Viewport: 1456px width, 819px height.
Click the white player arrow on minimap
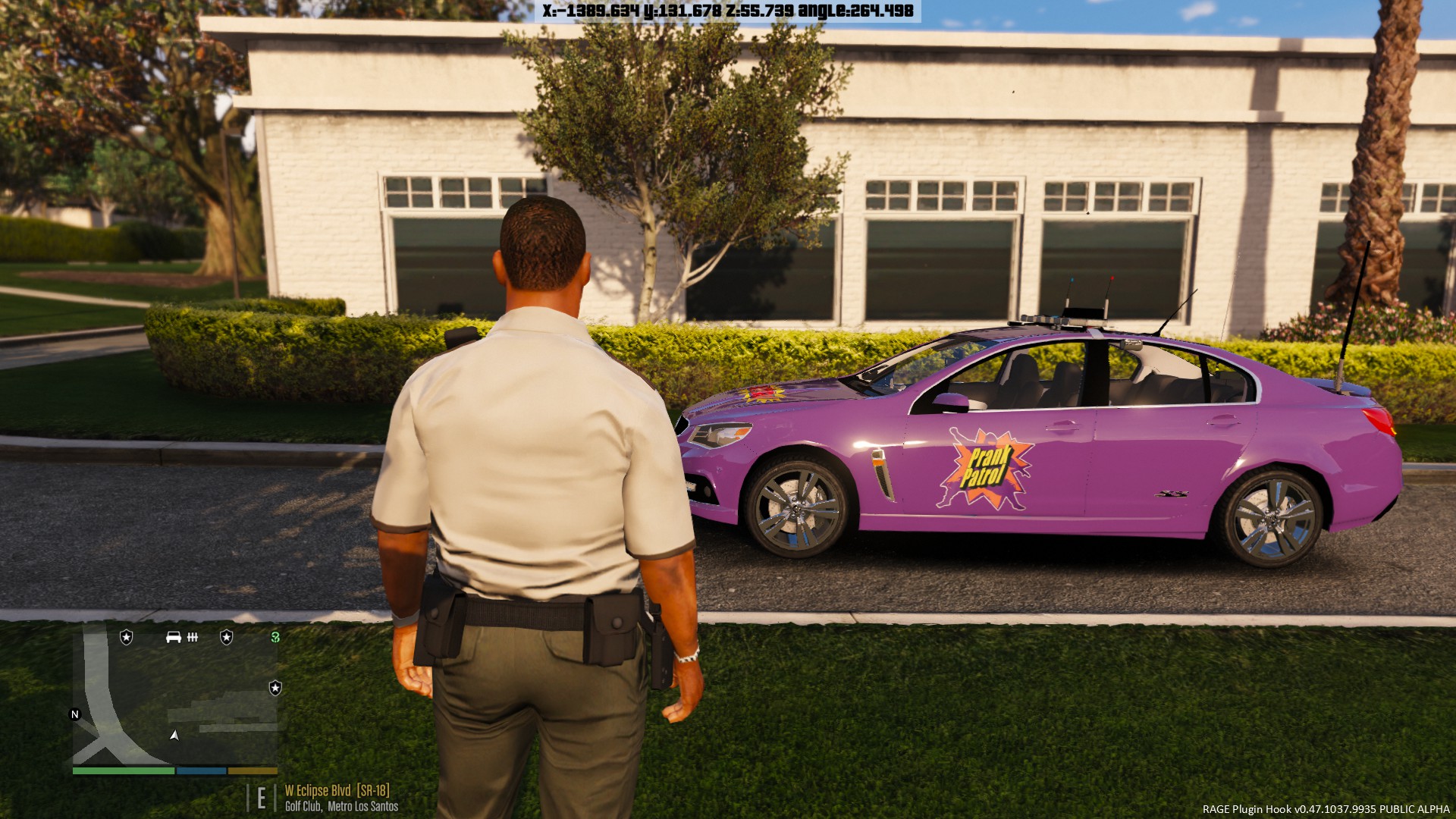click(x=174, y=735)
